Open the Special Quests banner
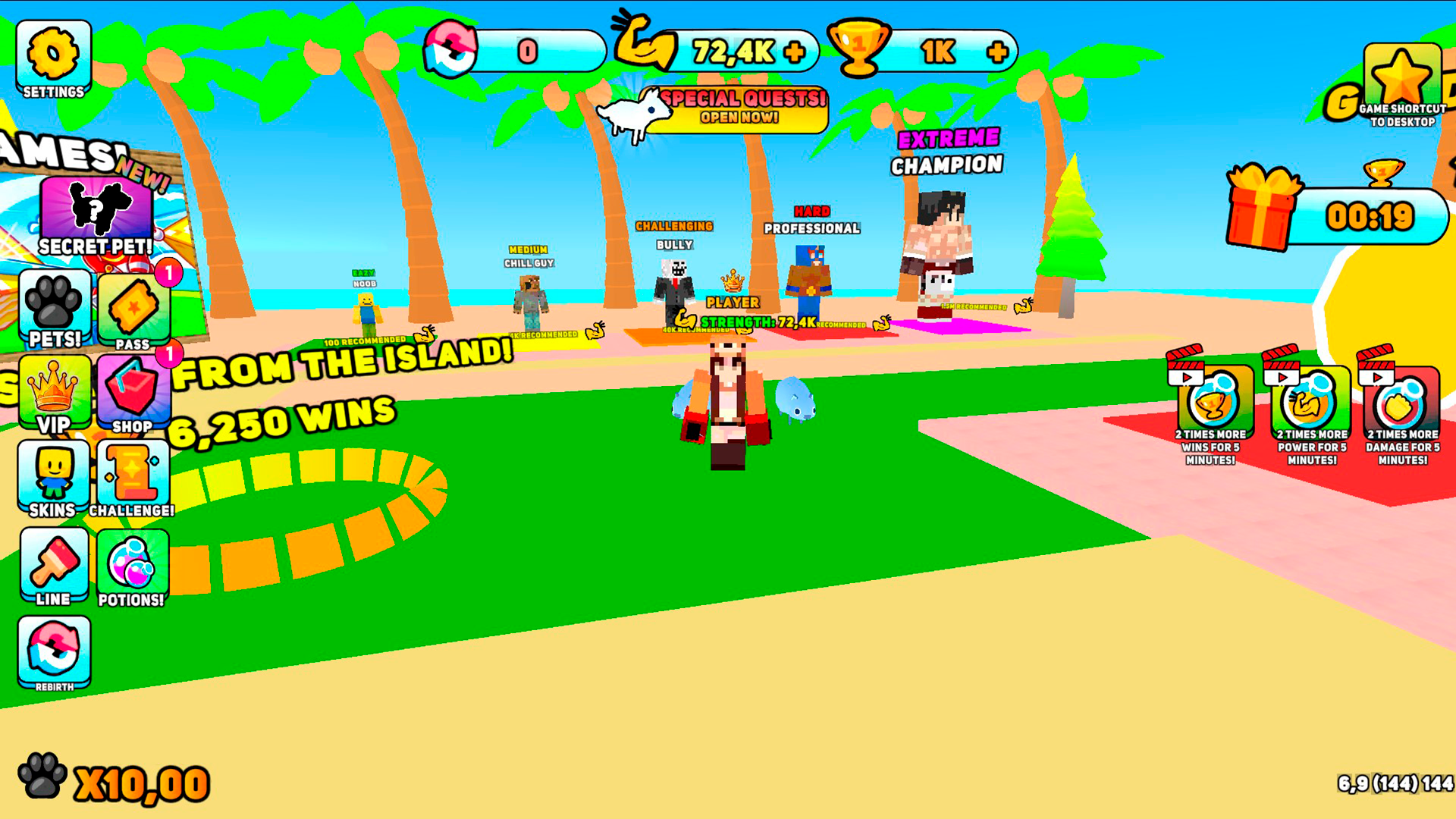Image resolution: width=1456 pixels, height=819 pixels. 741,109
